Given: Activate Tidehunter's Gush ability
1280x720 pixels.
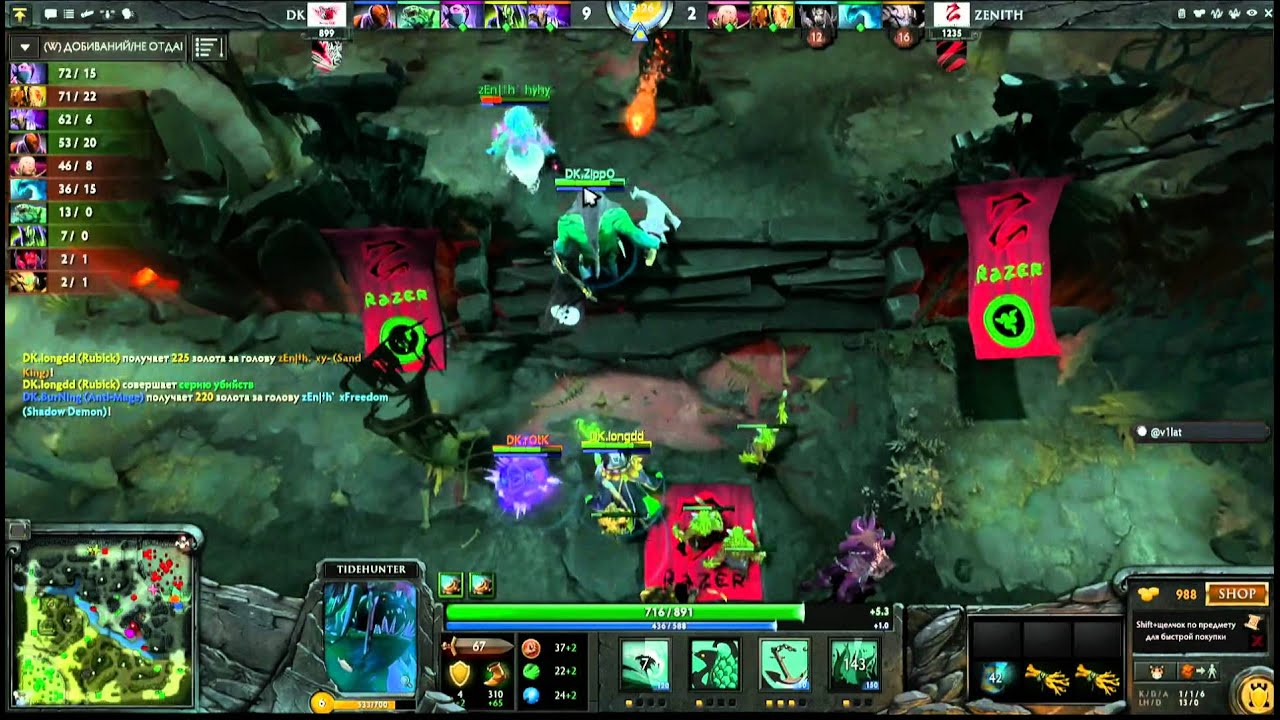Looking at the screenshot, I should (x=644, y=663).
